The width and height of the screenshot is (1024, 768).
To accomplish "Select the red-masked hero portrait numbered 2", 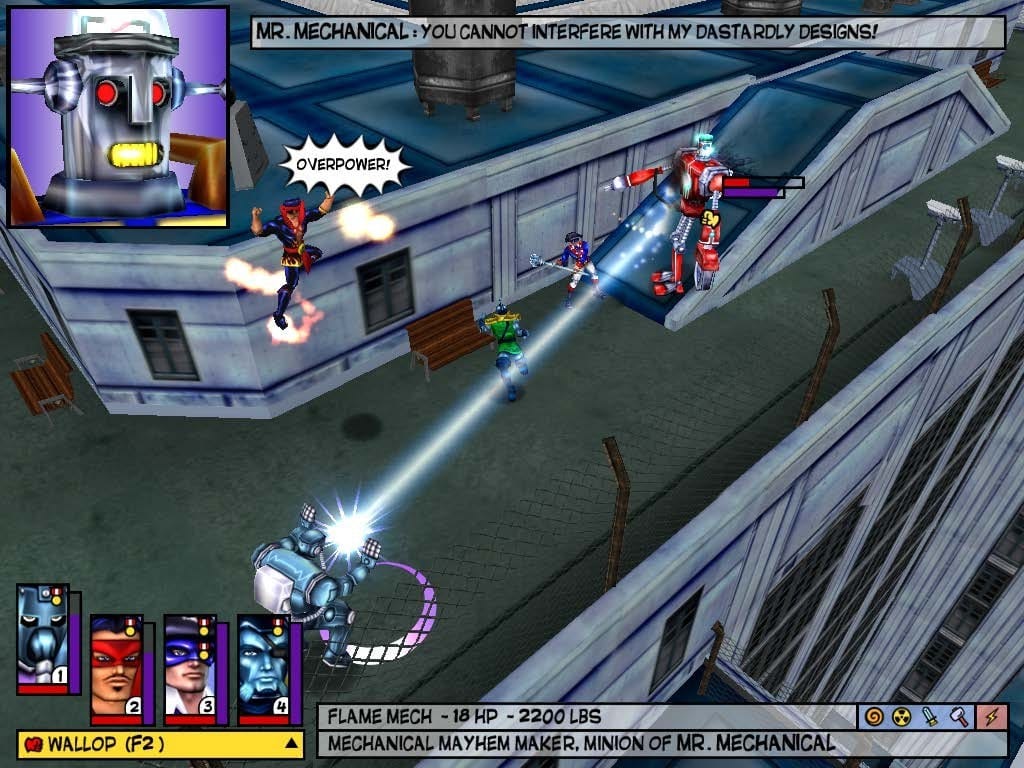I will [x=117, y=667].
